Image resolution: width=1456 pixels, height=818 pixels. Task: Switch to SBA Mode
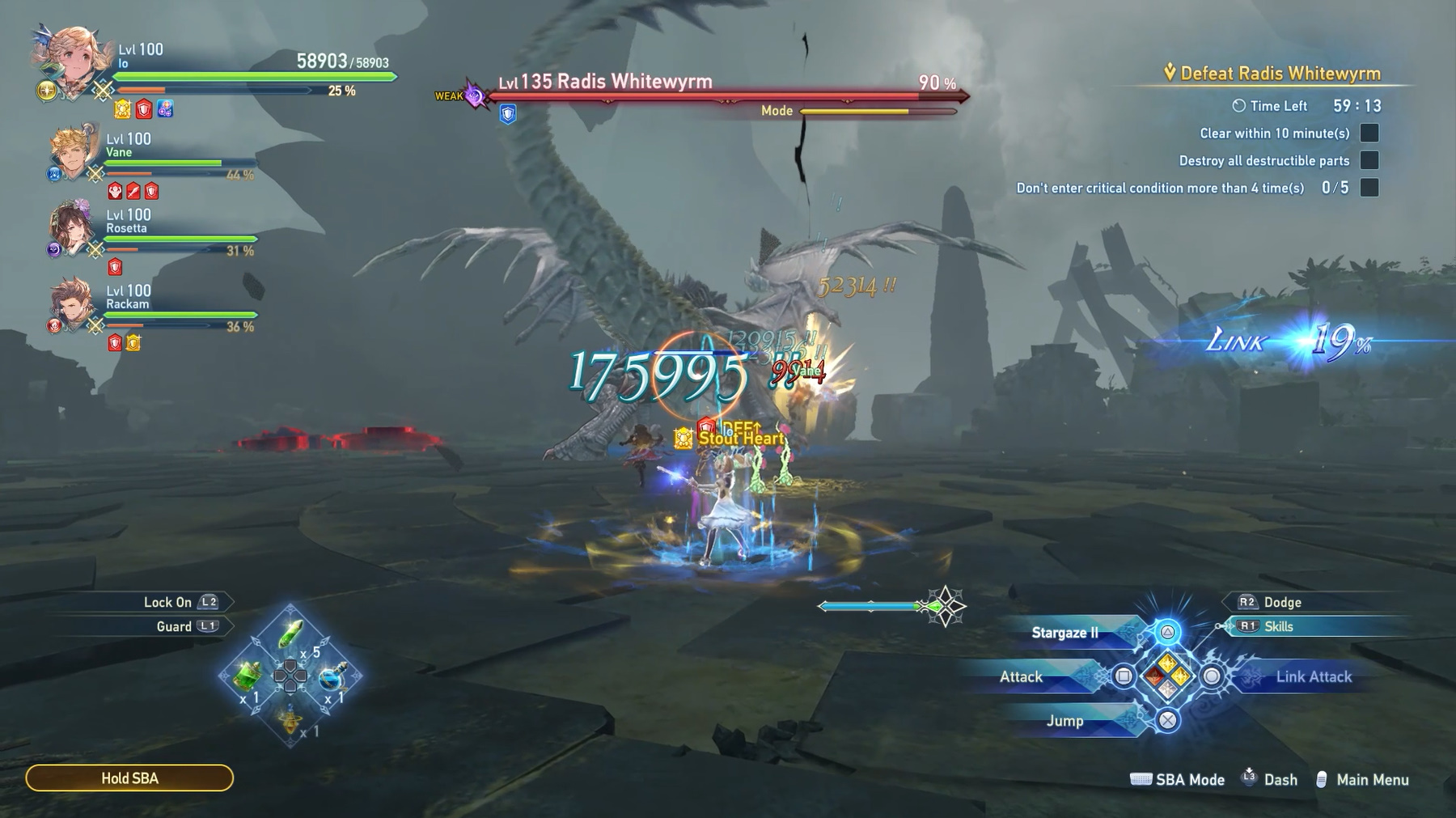pos(1189,780)
